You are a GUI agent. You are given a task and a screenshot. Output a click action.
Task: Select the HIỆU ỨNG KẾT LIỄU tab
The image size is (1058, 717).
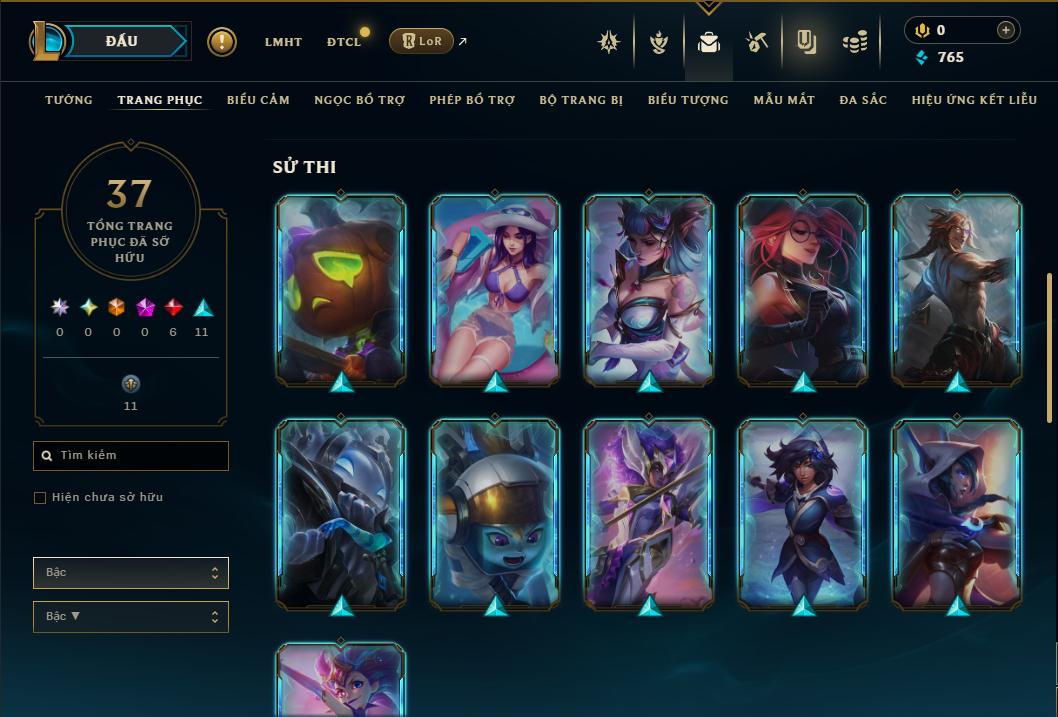pos(974,100)
